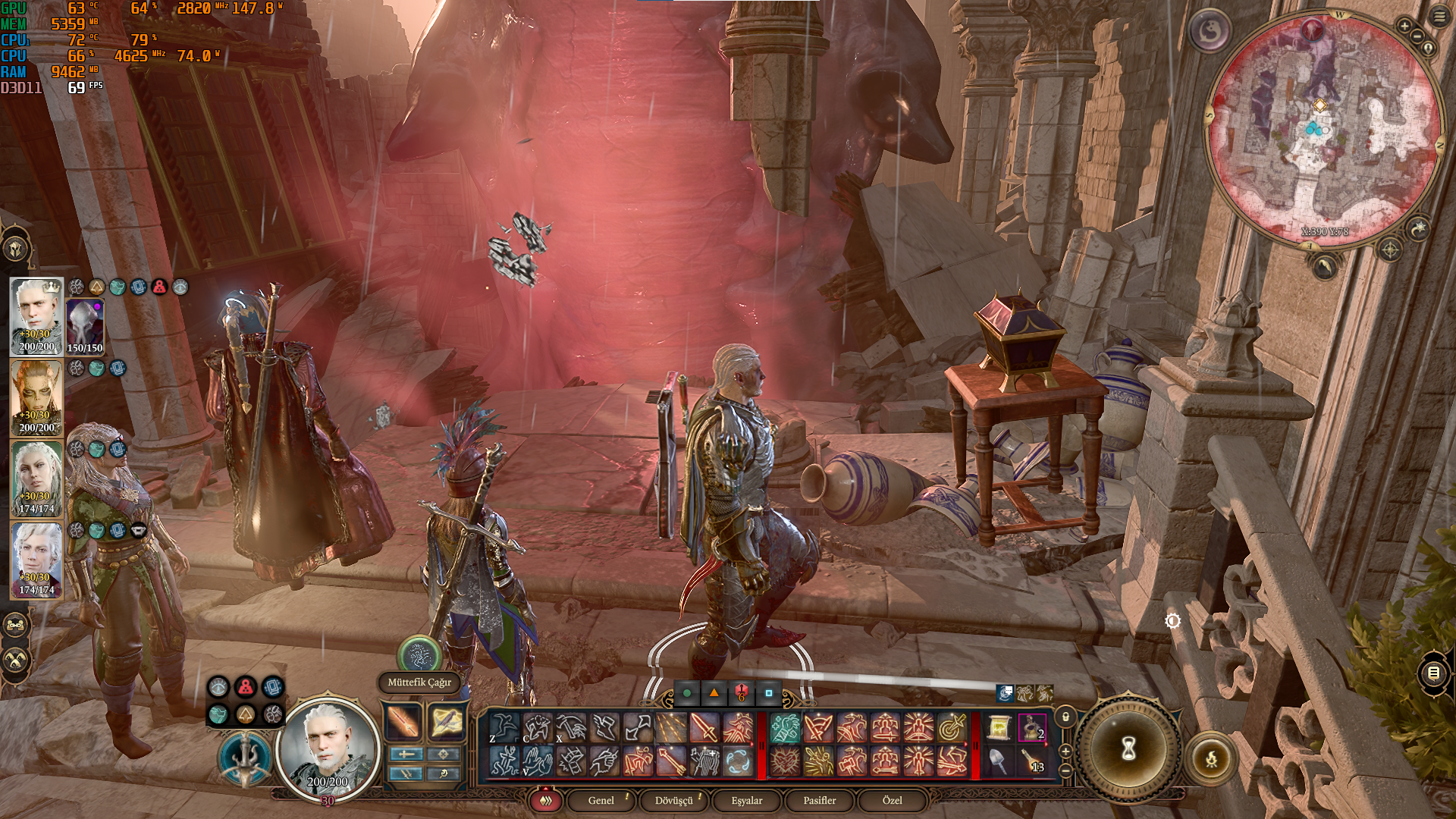
Task: Use the scroll item in the hotbar
Action: click(999, 729)
